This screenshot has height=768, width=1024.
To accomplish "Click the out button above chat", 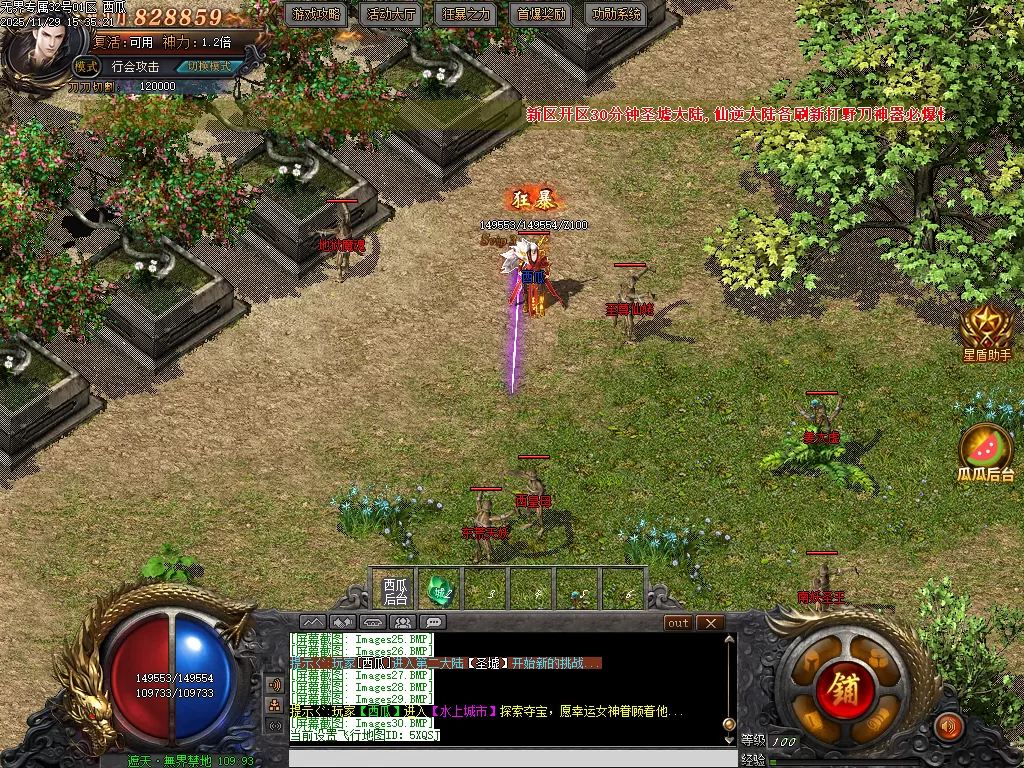I will [x=678, y=622].
